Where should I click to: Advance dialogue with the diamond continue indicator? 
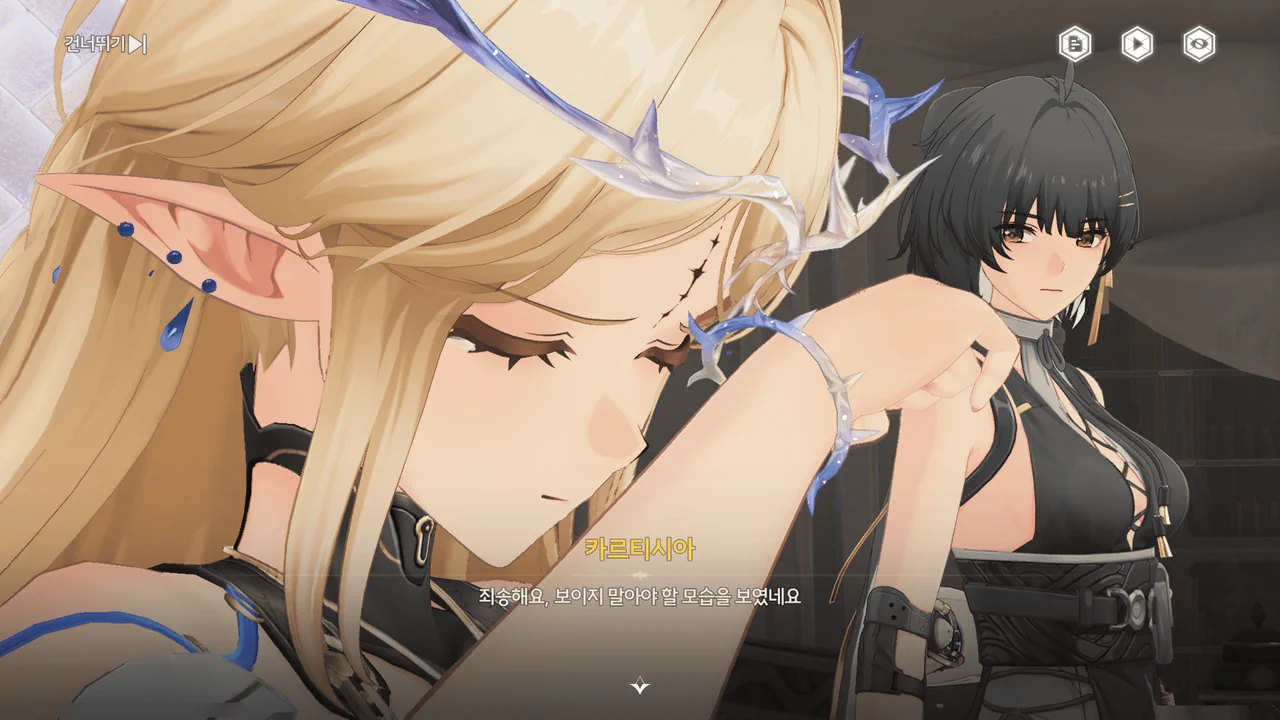pyautogui.click(x=640, y=686)
